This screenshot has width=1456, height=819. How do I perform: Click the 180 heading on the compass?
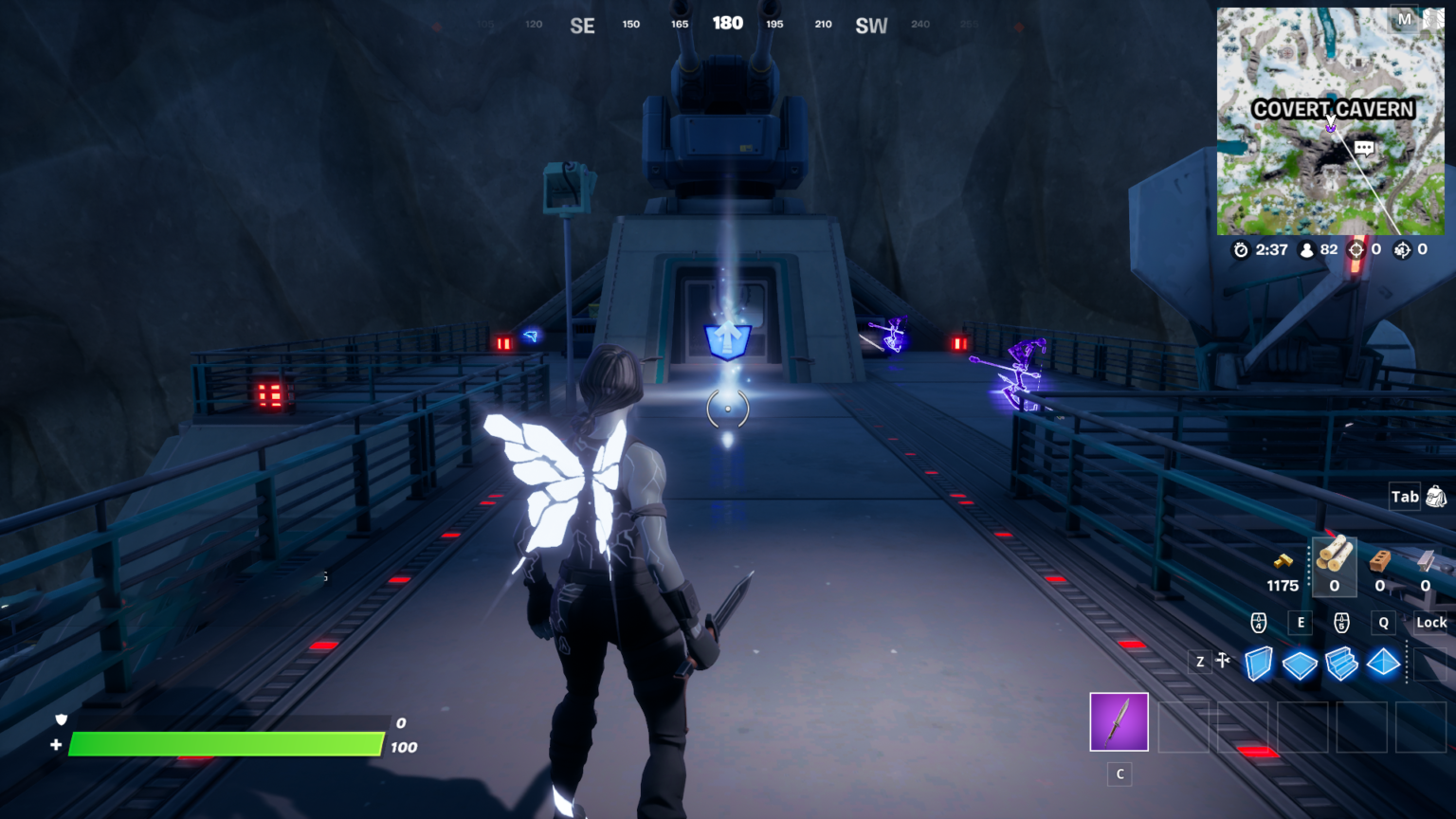coord(728,23)
